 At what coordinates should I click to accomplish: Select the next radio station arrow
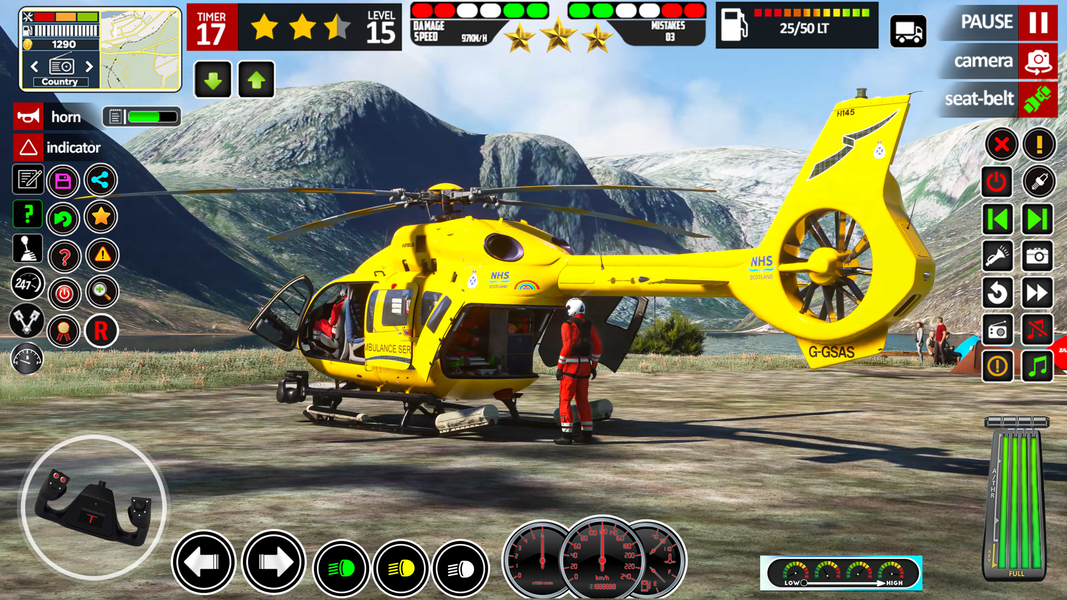click(88, 66)
